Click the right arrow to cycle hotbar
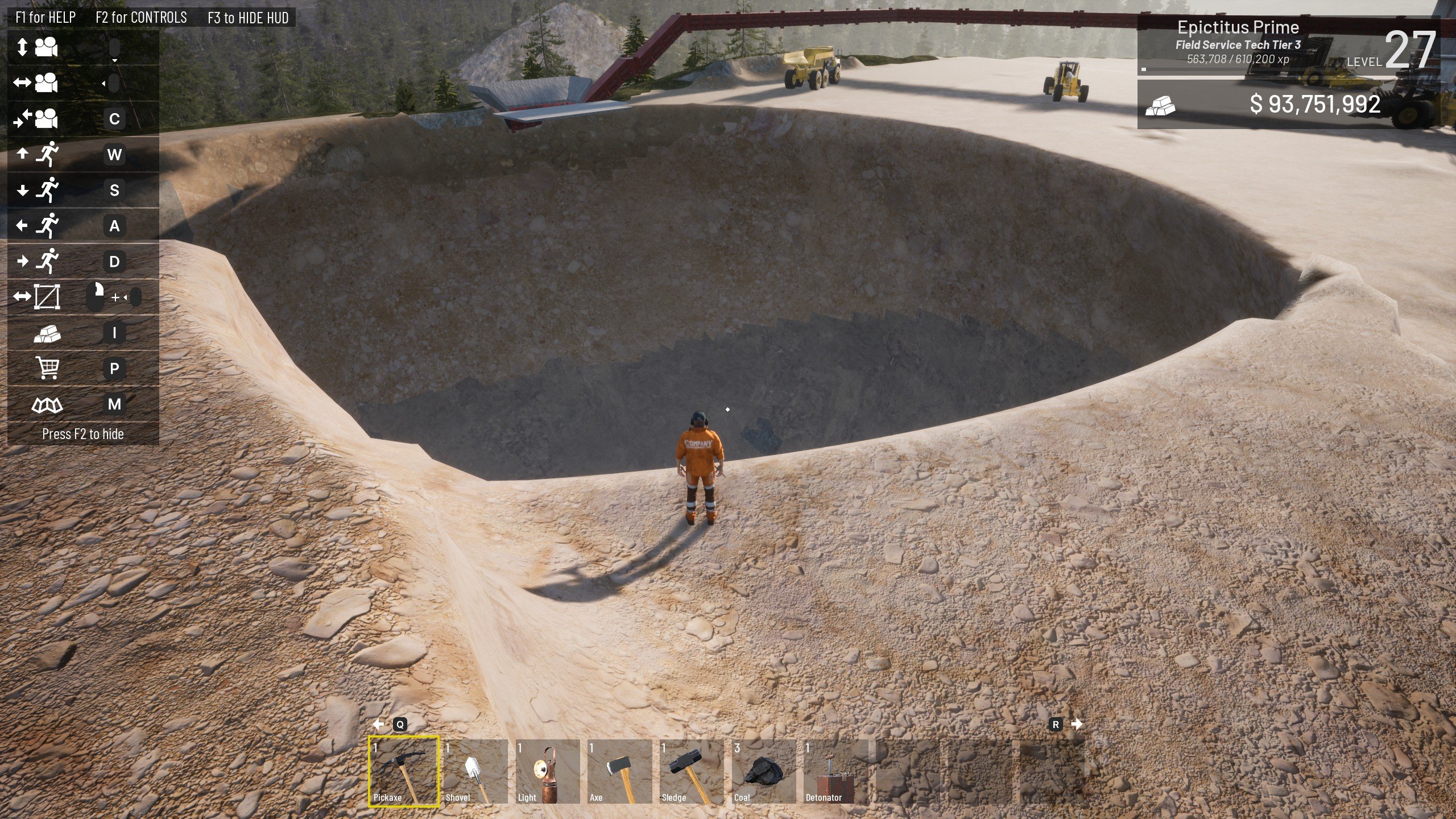Image resolution: width=1456 pixels, height=819 pixels. tap(1076, 724)
